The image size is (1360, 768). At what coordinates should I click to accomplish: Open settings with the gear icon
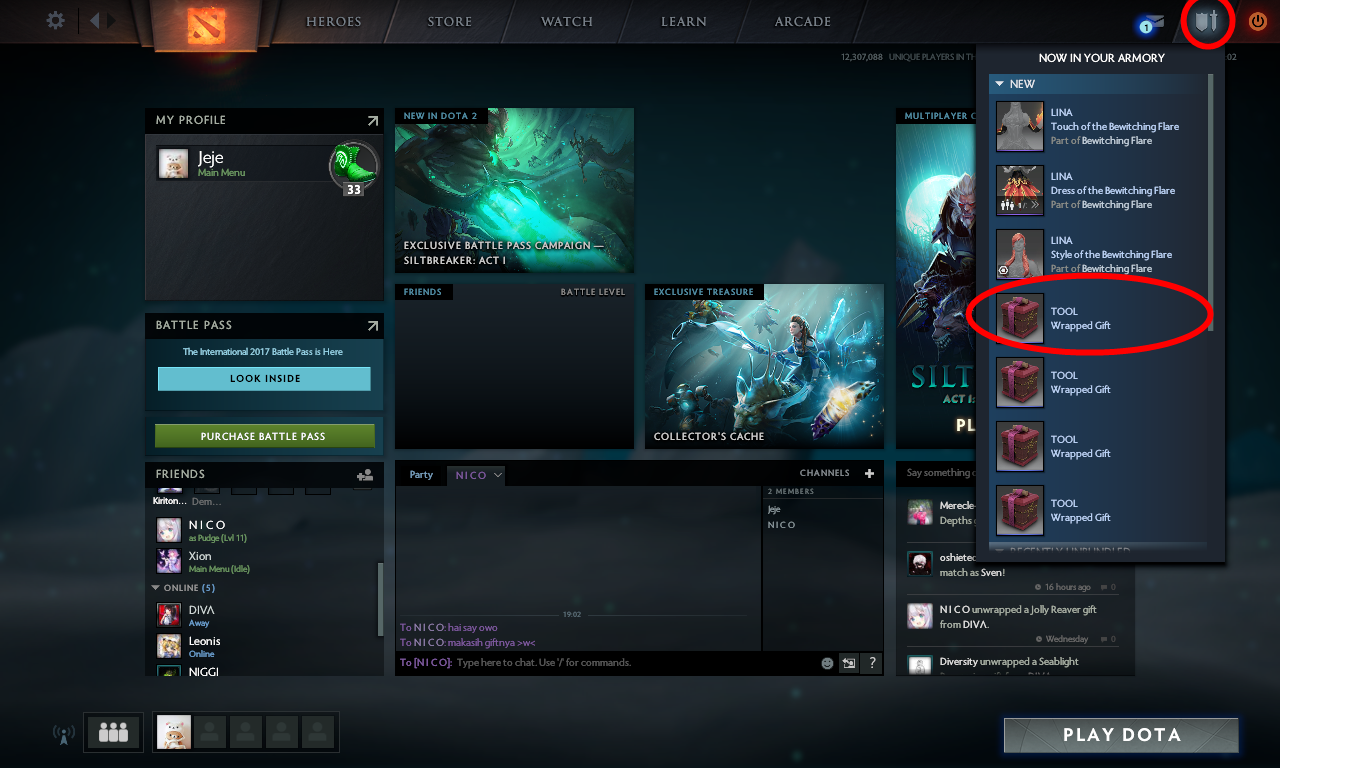pyautogui.click(x=55, y=20)
